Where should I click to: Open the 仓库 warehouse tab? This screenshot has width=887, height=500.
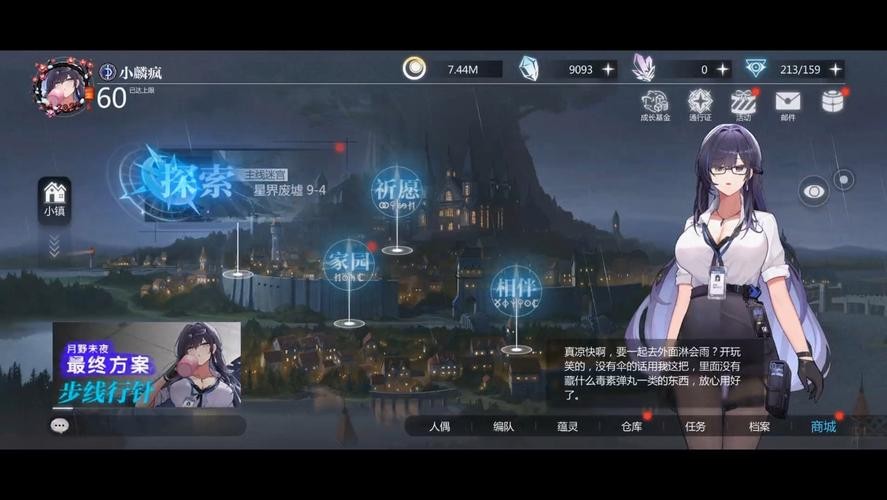(x=631, y=426)
